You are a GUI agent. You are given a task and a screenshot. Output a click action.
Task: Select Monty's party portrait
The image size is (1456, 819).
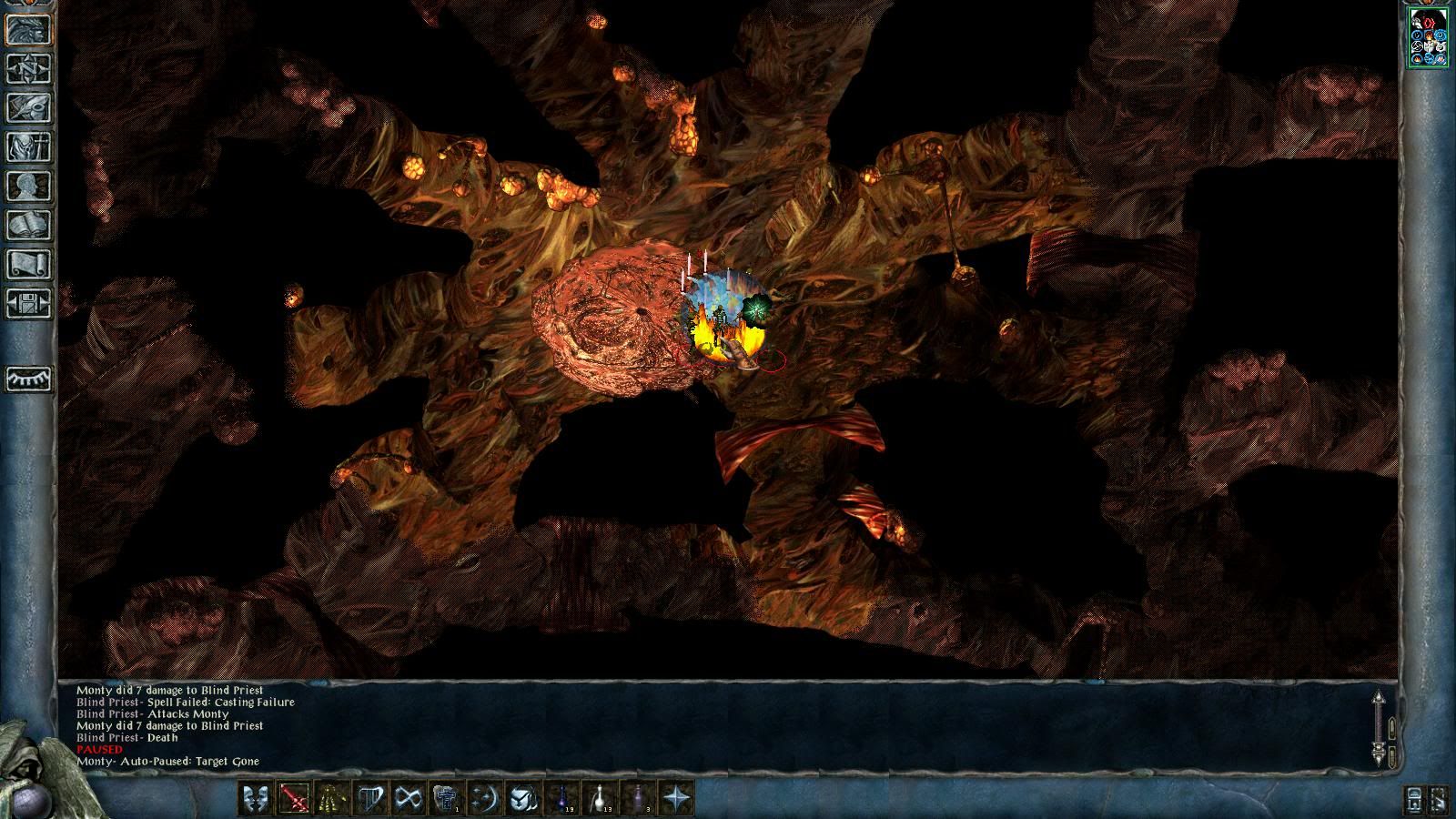tap(1428, 36)
